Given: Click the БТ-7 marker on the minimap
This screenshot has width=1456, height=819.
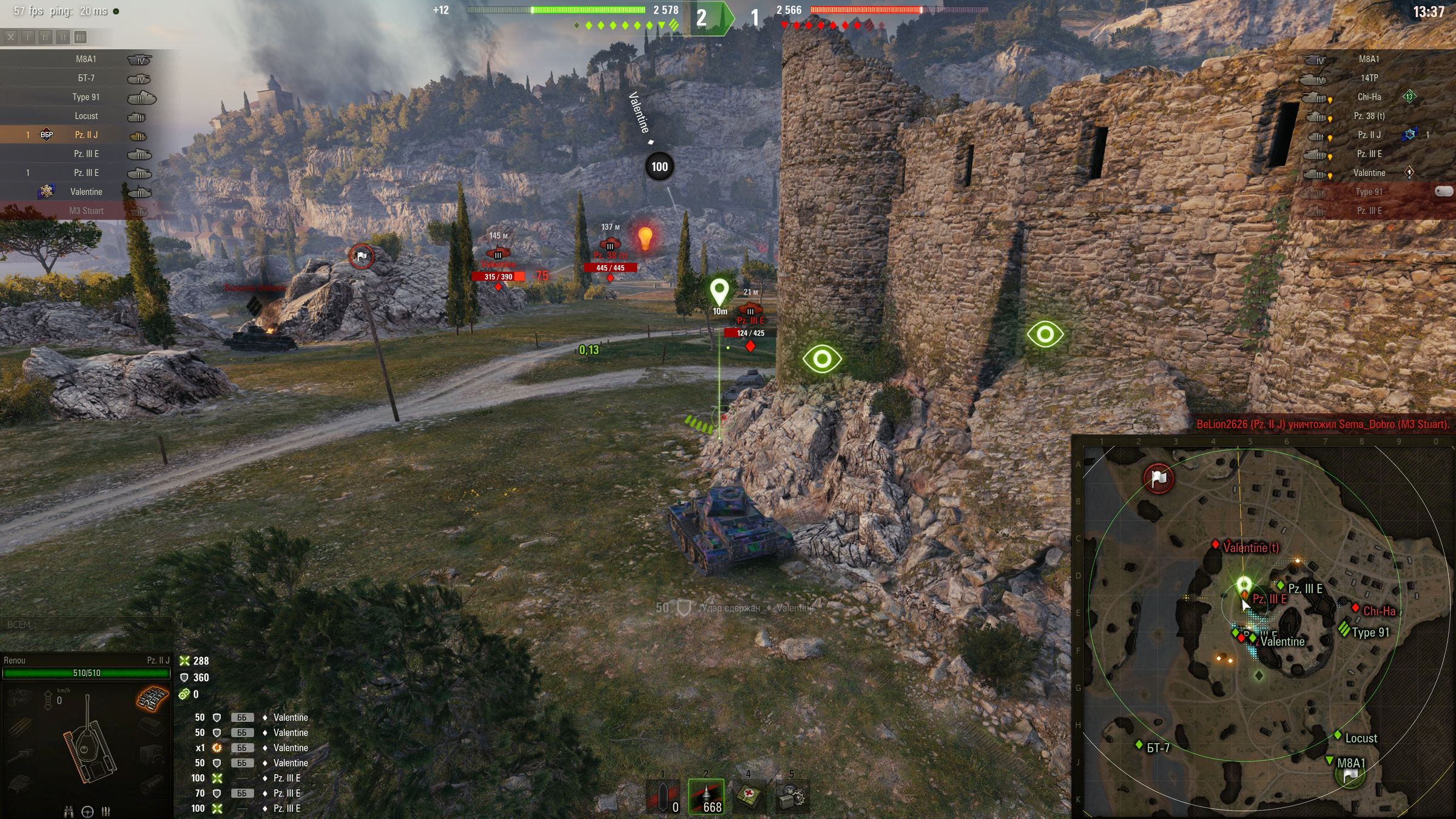Looking at the screenshot, I should point(1139,745).
